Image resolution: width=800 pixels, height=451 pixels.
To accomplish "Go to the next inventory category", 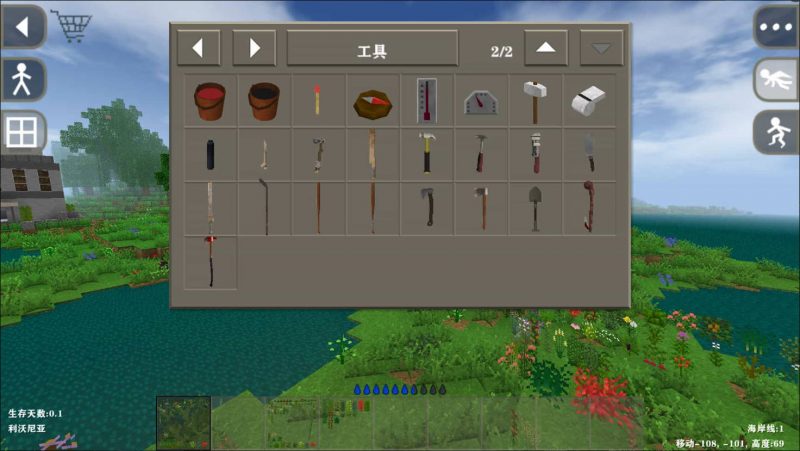I will tap(254, 48).
